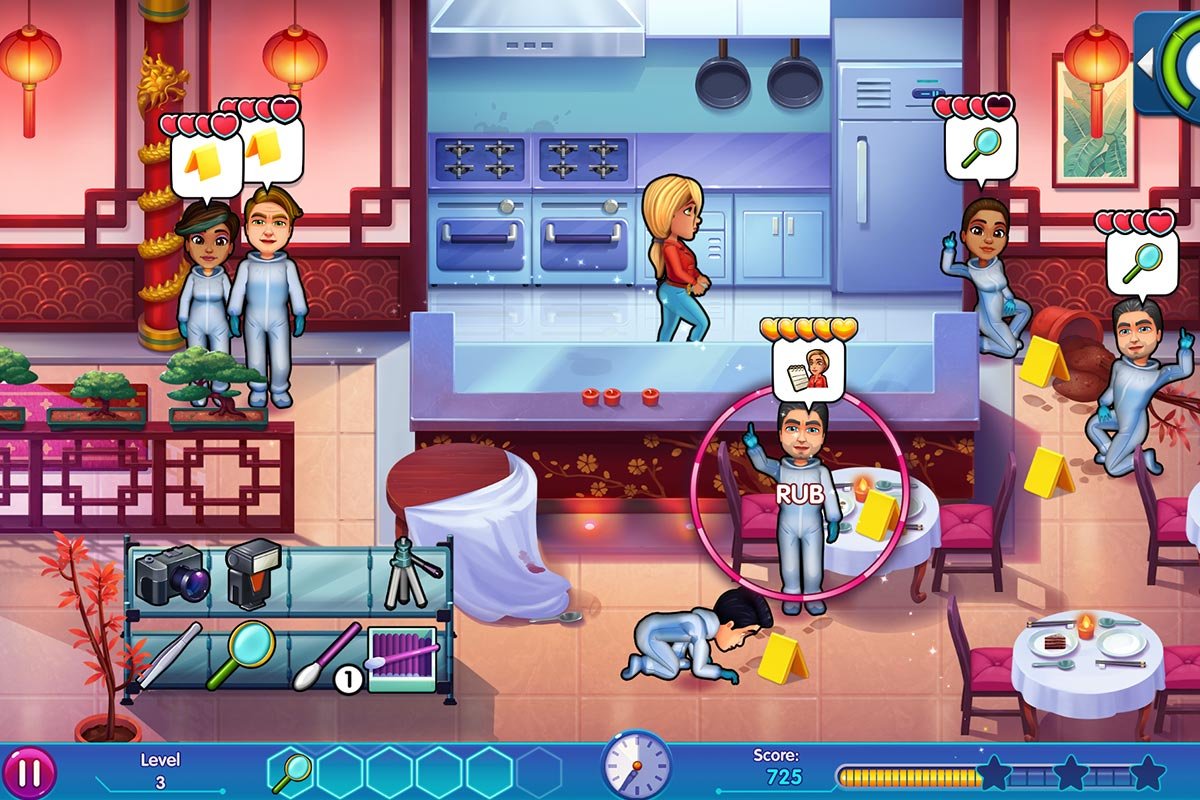
Task: Pause the game with the pink button
Action: click(x=30, y=773)
